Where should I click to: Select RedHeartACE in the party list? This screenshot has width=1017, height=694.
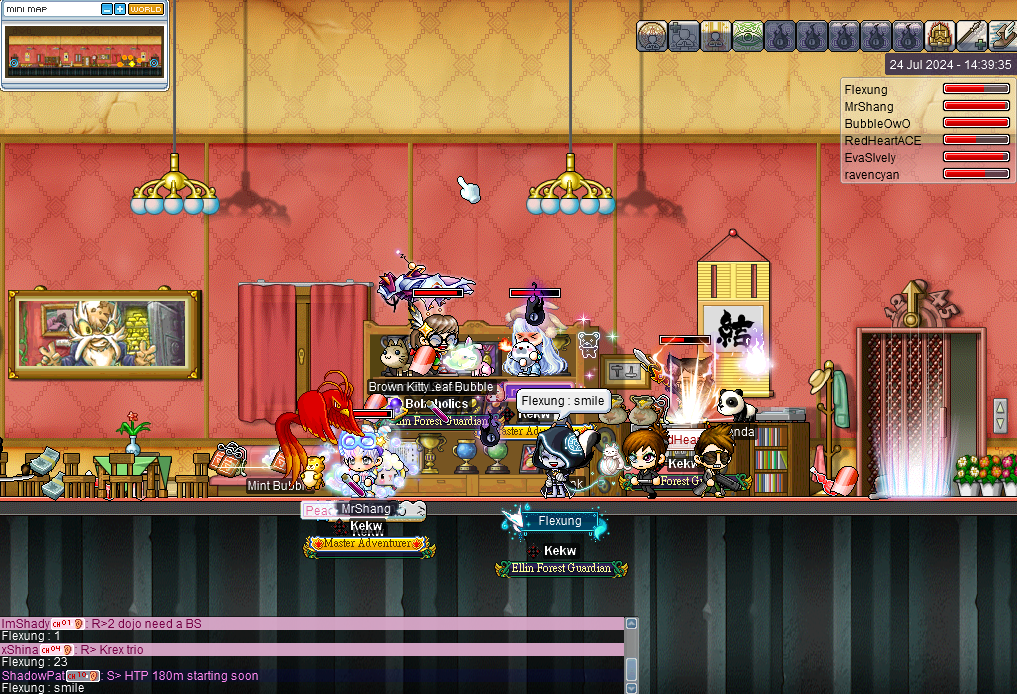pos(882,141)
